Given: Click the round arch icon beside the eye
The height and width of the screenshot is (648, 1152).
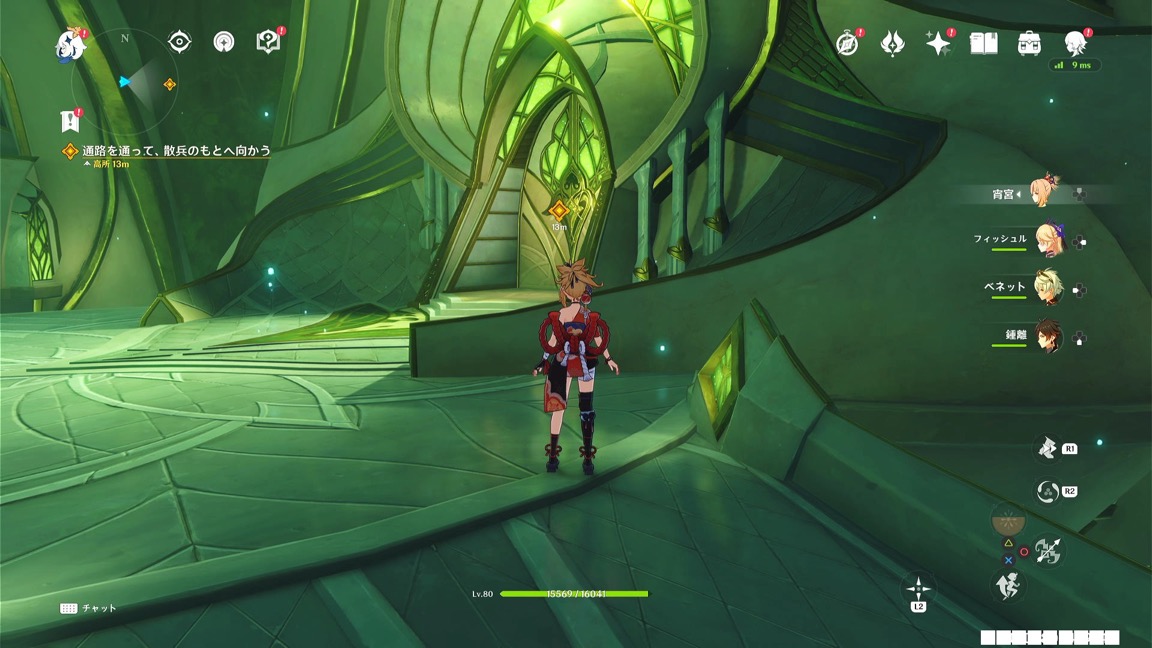Looking at the screenshot, I should (224, 42).
